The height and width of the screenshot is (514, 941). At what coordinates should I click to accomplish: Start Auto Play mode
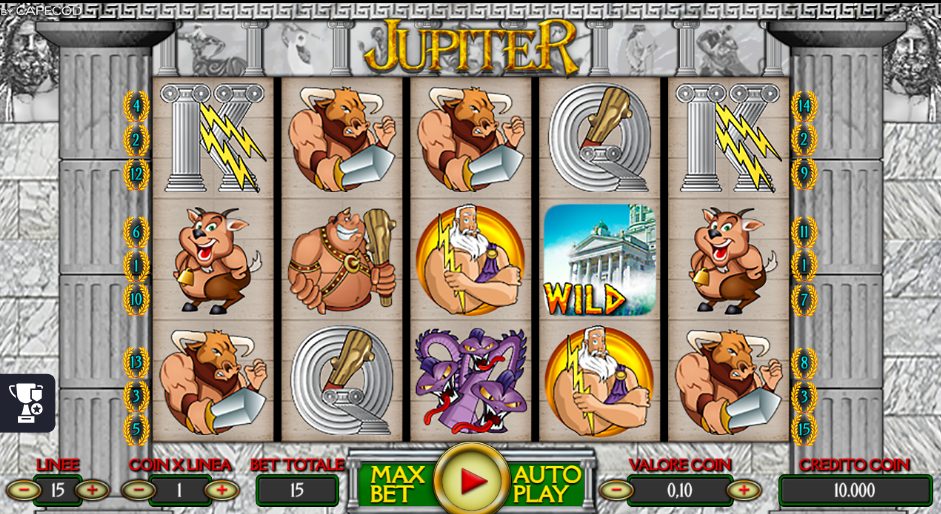547,483
